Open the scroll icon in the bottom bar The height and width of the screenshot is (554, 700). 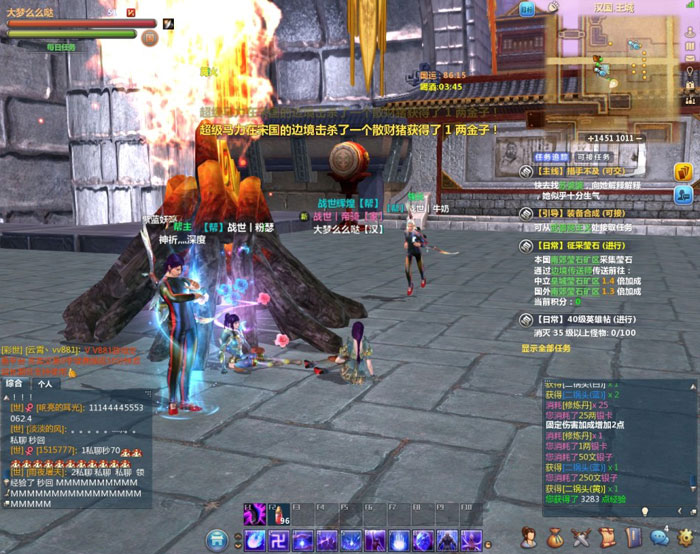point(607,539)
